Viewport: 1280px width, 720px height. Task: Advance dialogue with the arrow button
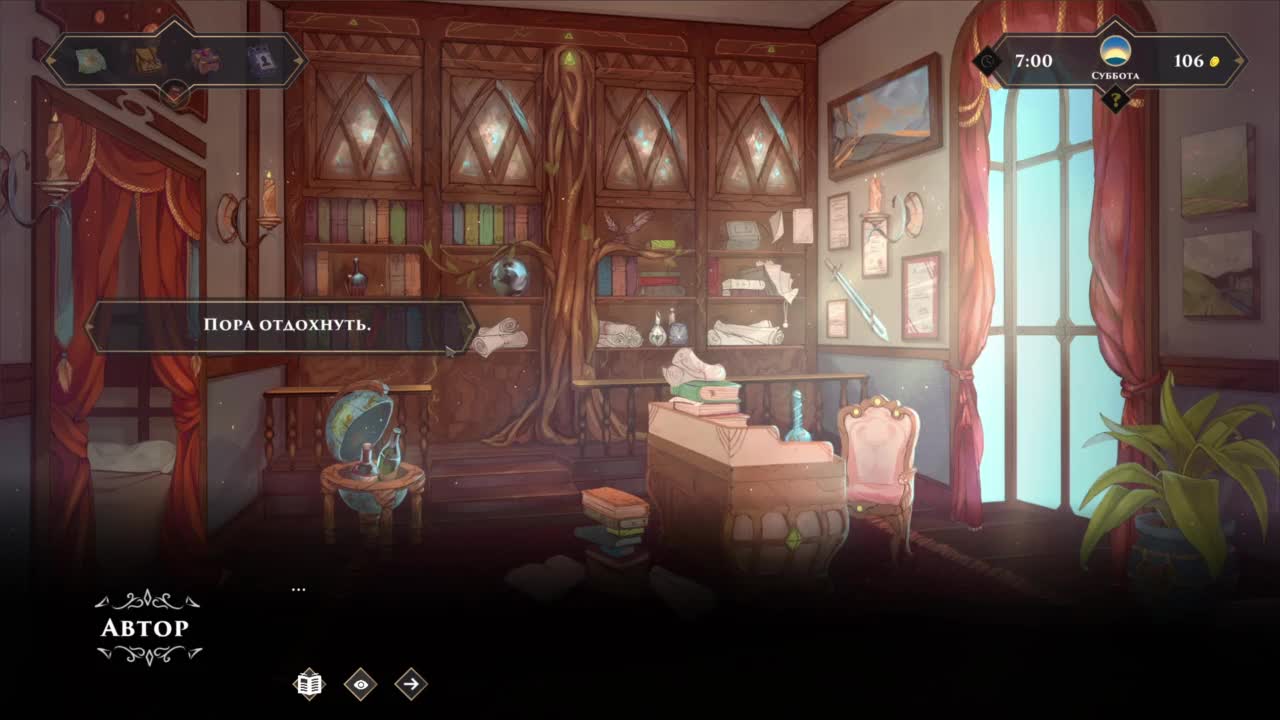tap(411, 684)
